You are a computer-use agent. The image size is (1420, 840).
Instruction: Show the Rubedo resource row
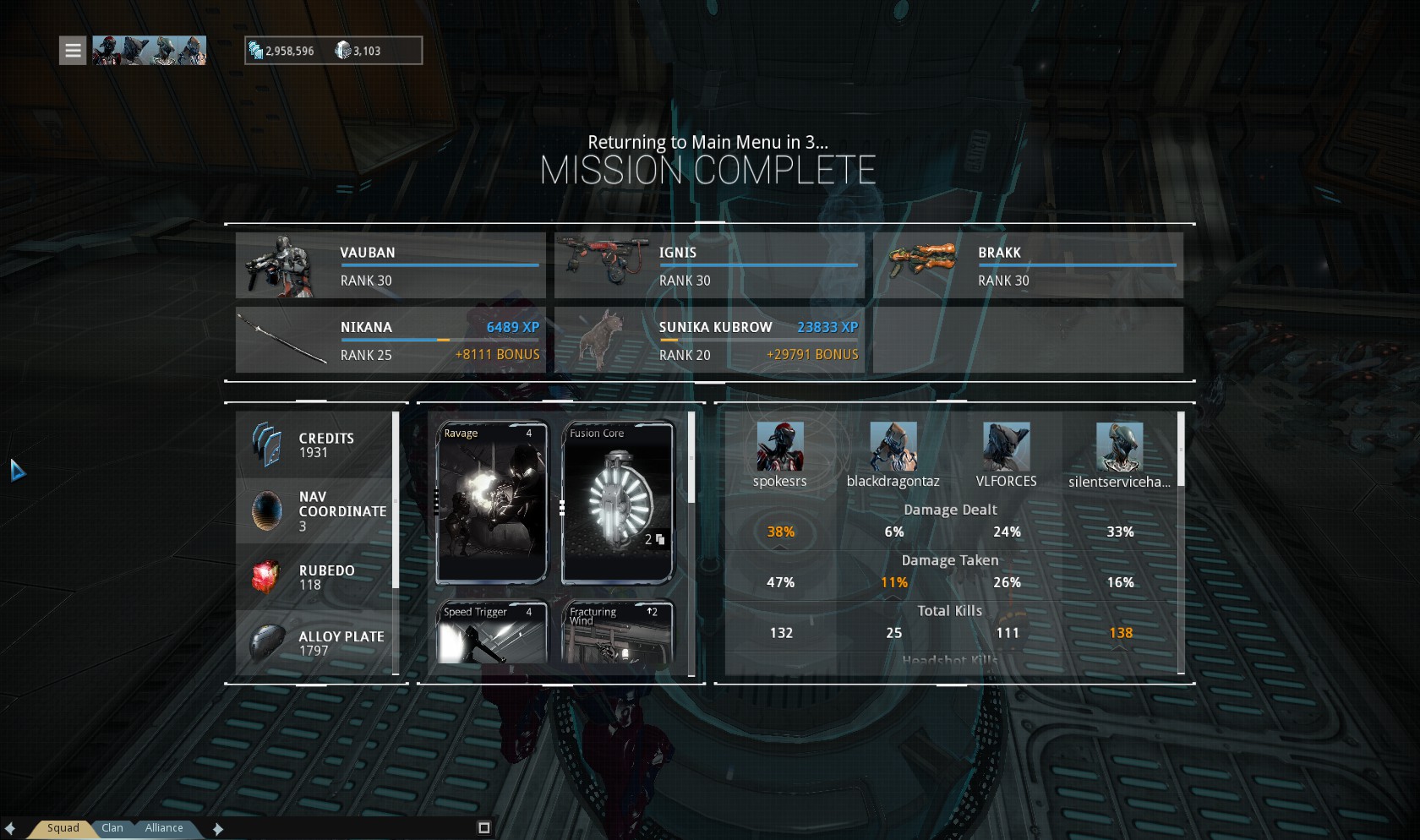pos(314,577)
